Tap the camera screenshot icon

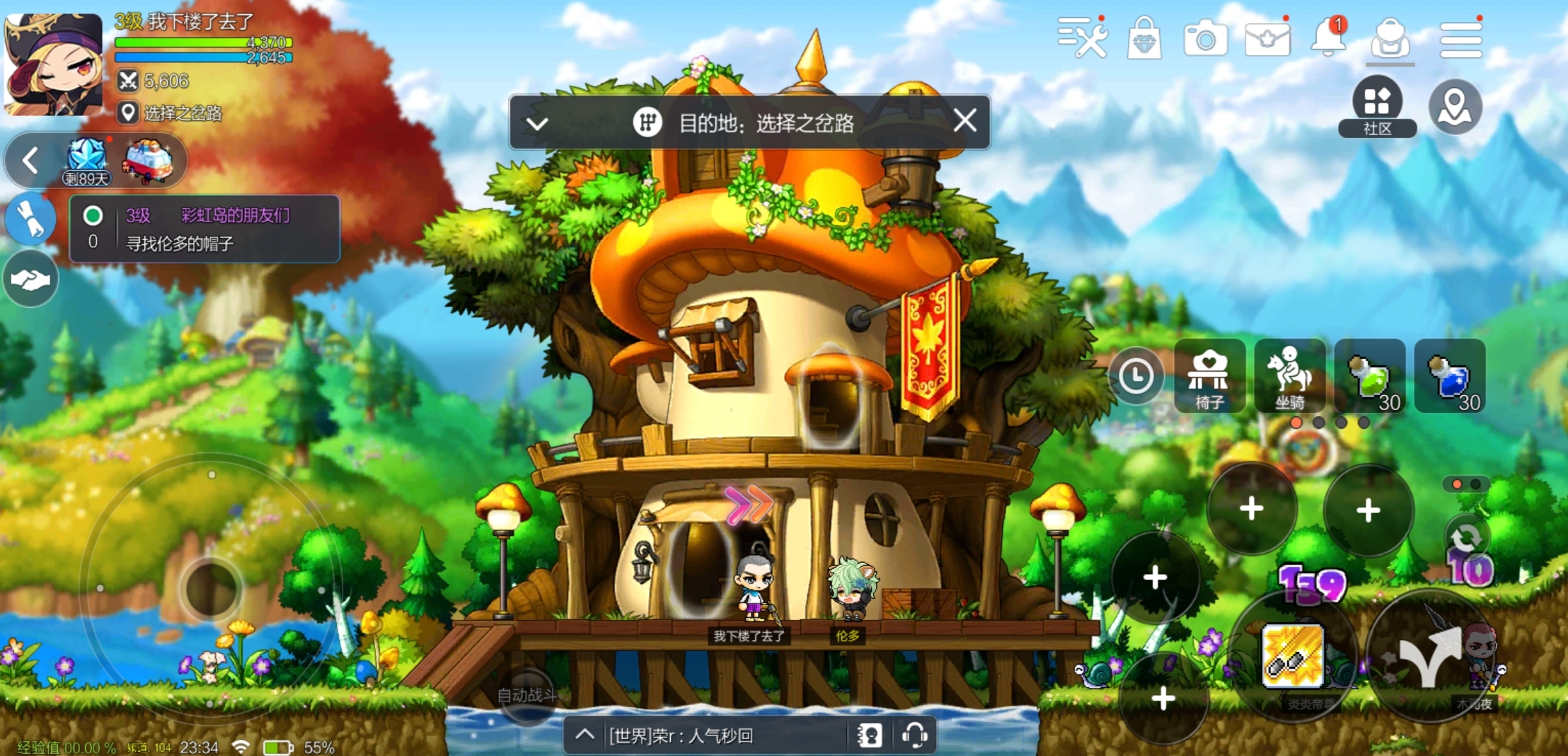pos(1205,39)
